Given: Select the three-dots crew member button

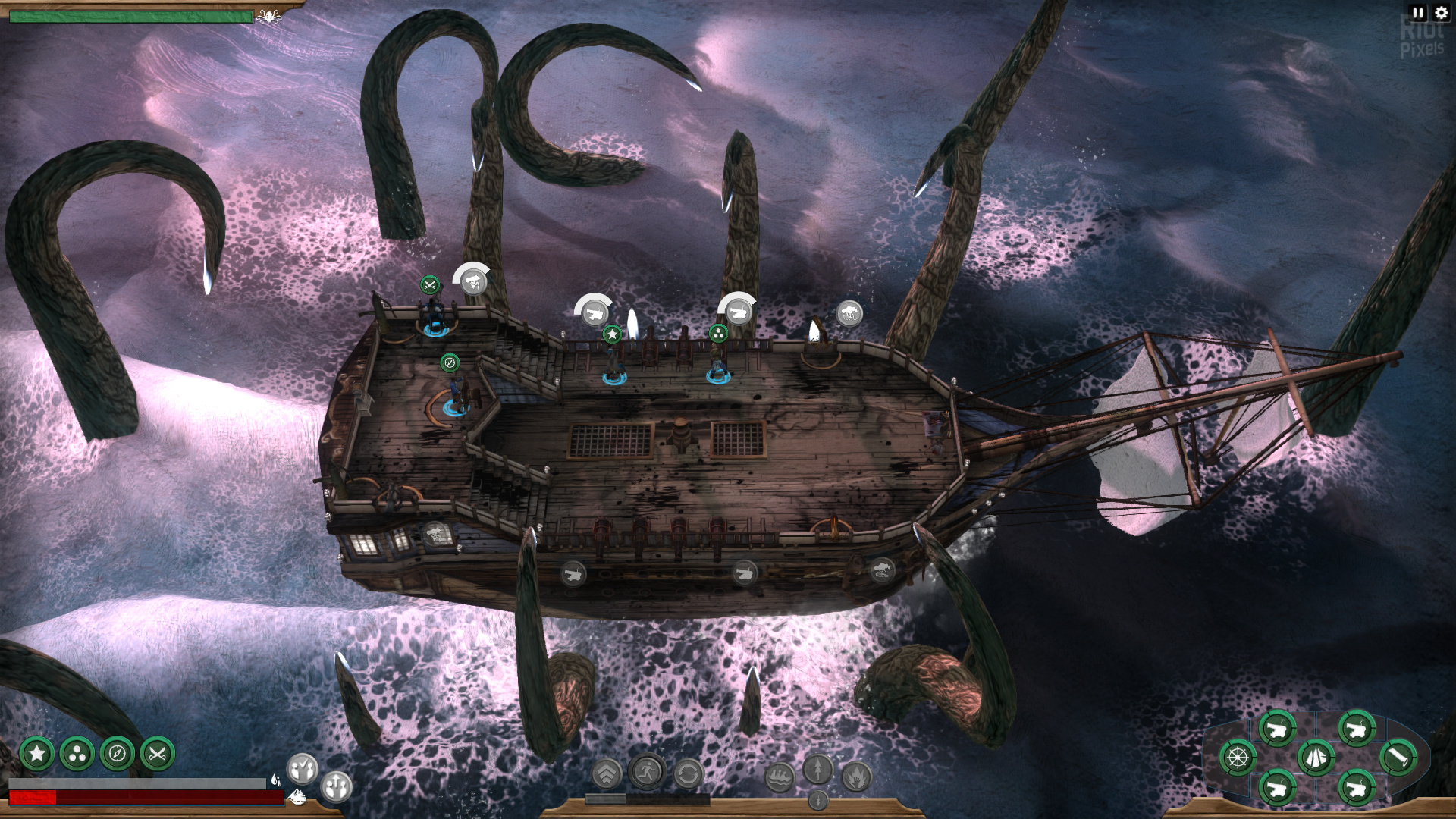Looking at the screenshot, I should (77, 754).
